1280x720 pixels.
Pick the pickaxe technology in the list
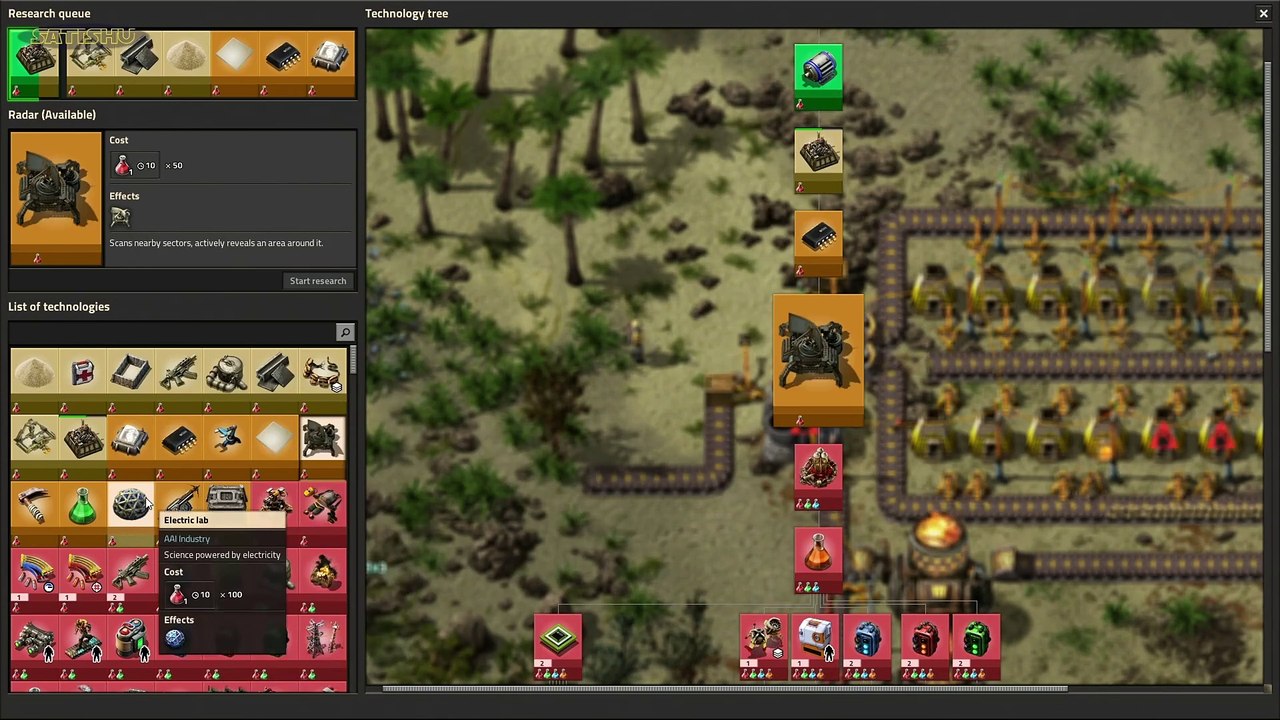[x=34, y=506]
